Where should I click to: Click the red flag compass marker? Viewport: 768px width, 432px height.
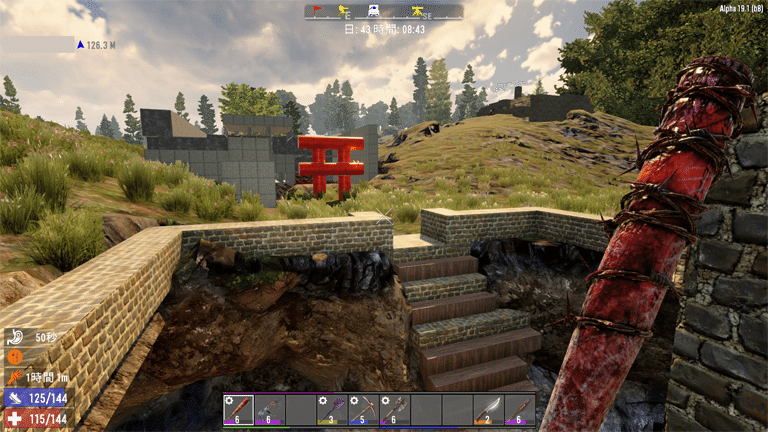tap(316, 11)
